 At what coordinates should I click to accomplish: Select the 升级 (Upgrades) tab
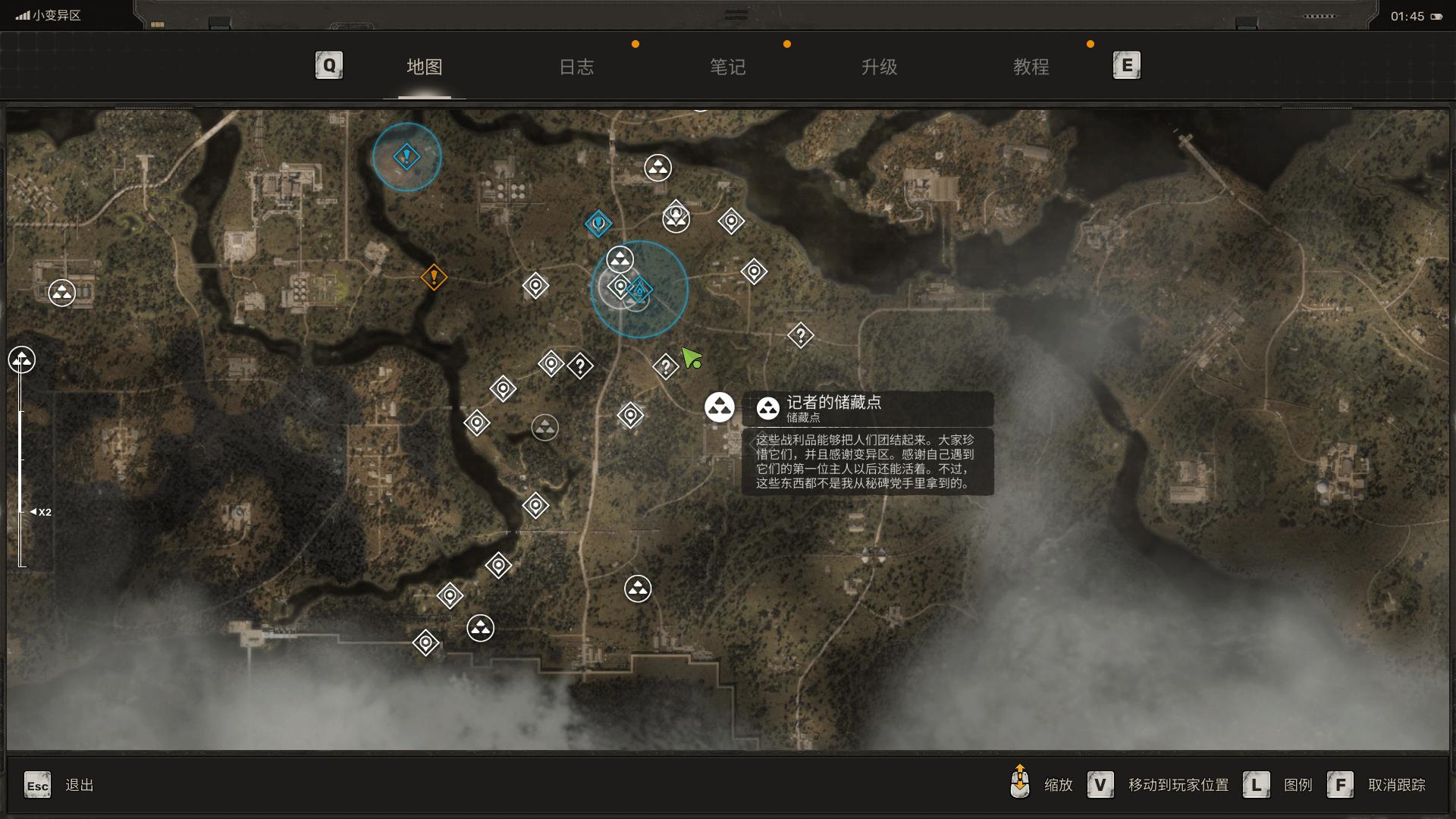[x=879, y=67]
